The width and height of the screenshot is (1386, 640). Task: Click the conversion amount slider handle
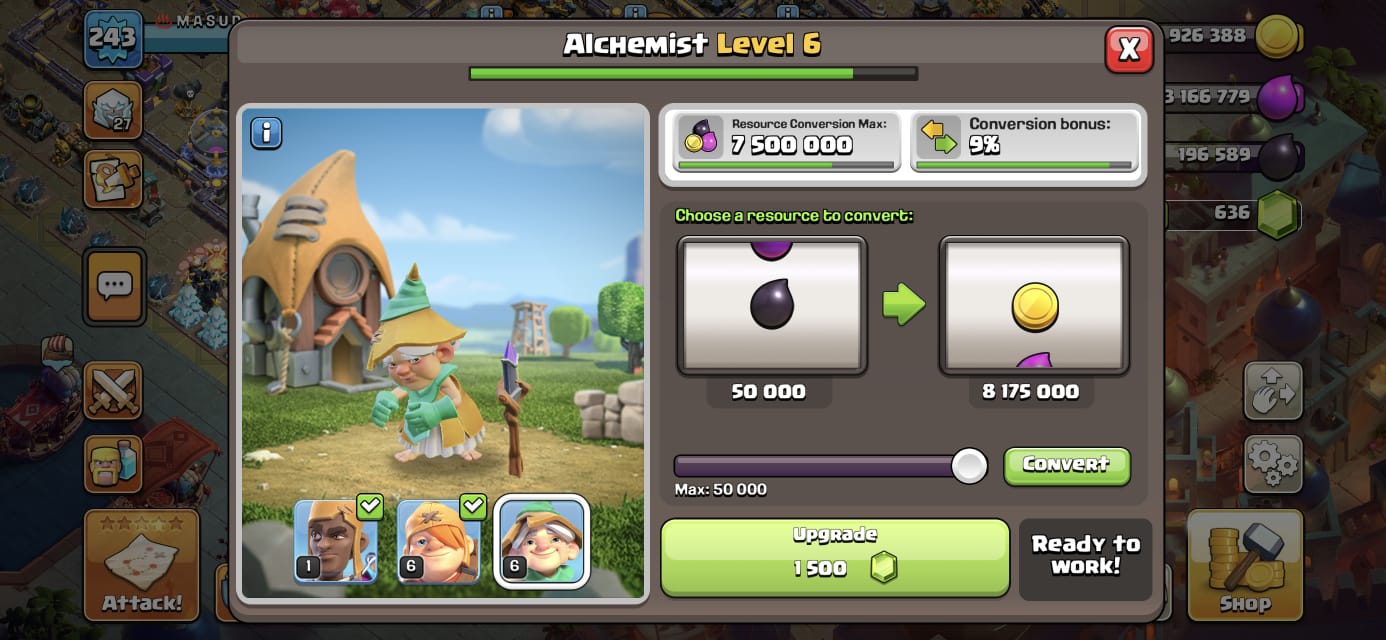click(x=968, y=466)
